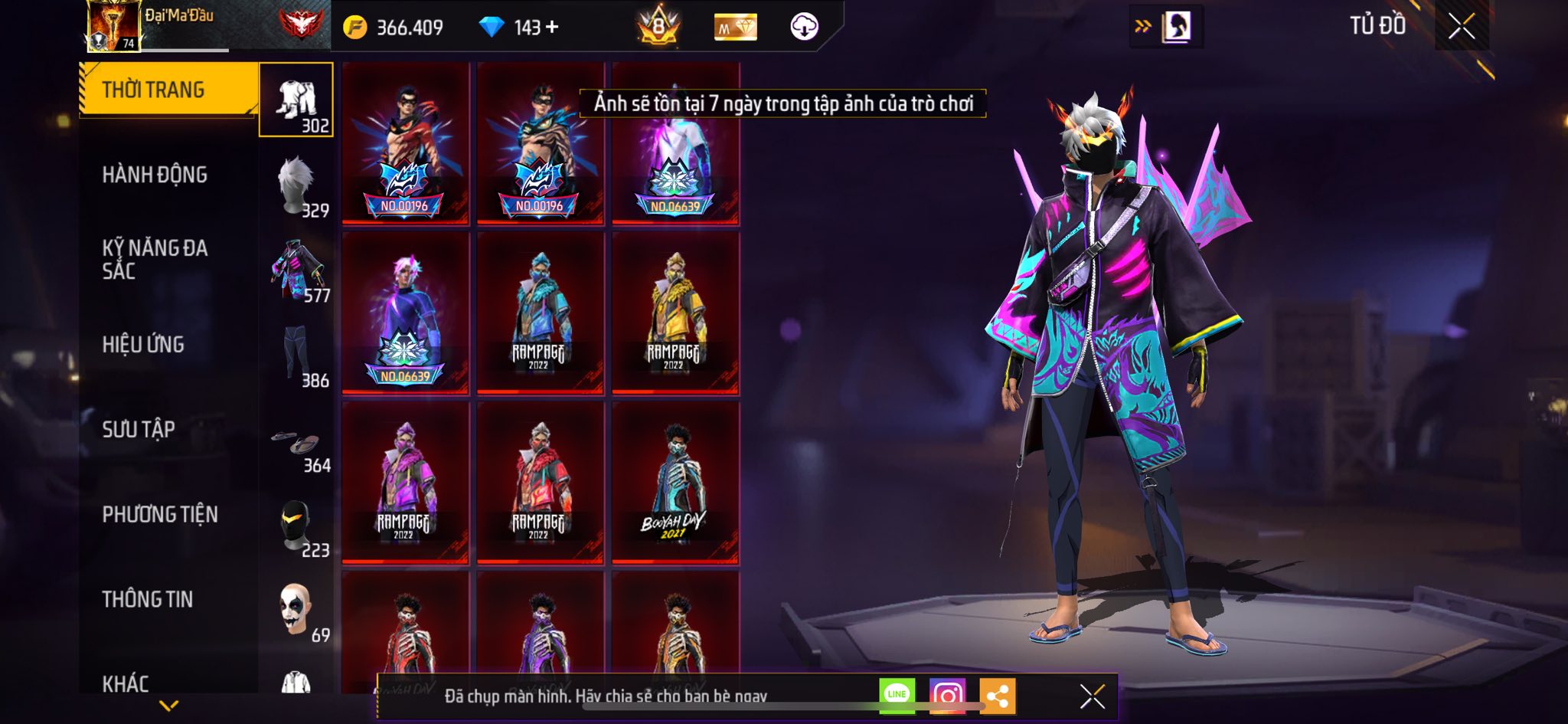The height and width of the screenshot is (724, 1568).
Task: Select the Booyah Day 2021 skeleton outfit
Action: point(675,483)
